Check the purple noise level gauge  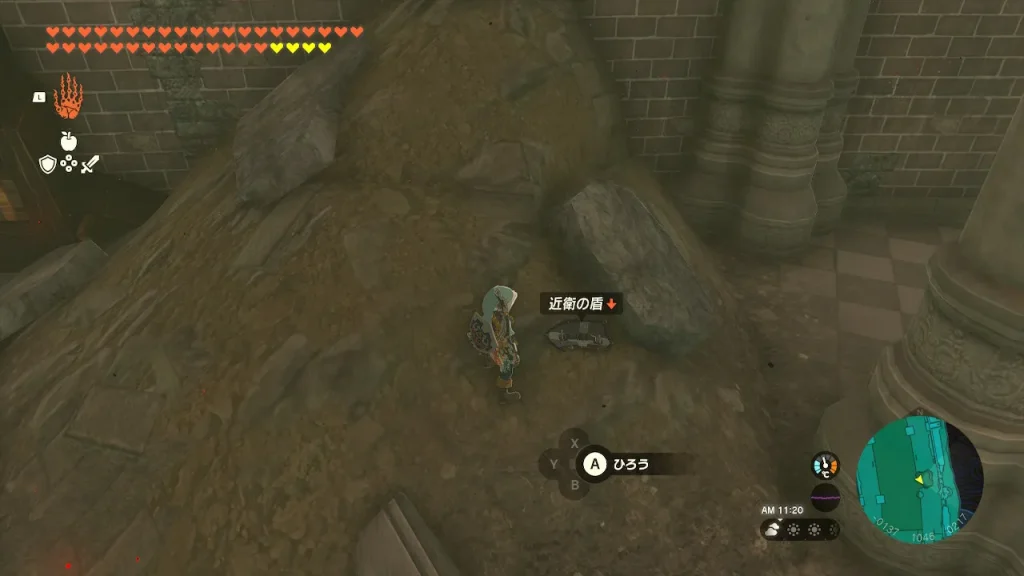point(825,497)
